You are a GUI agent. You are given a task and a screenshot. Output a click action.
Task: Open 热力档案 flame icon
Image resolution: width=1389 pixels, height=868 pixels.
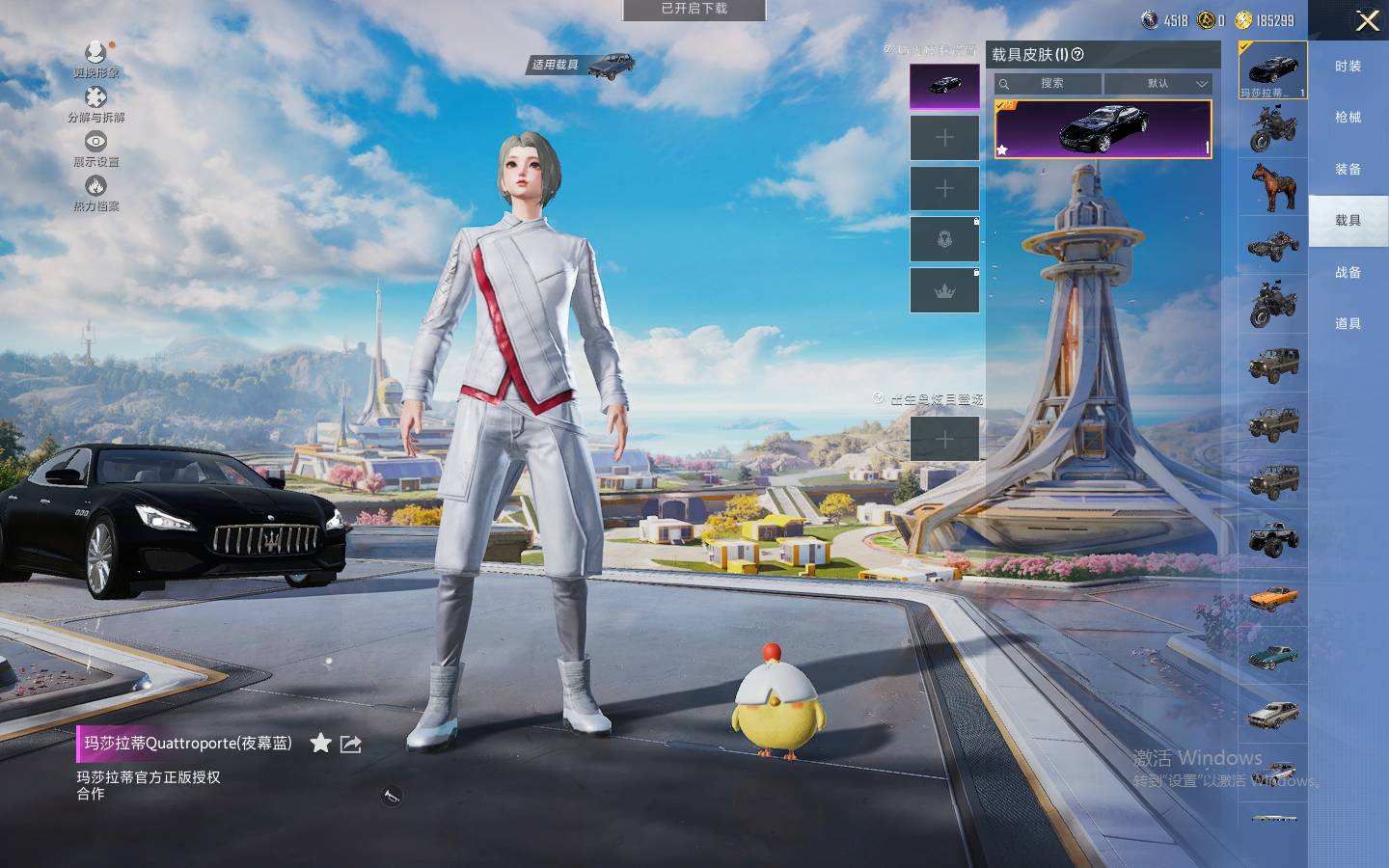95,192
